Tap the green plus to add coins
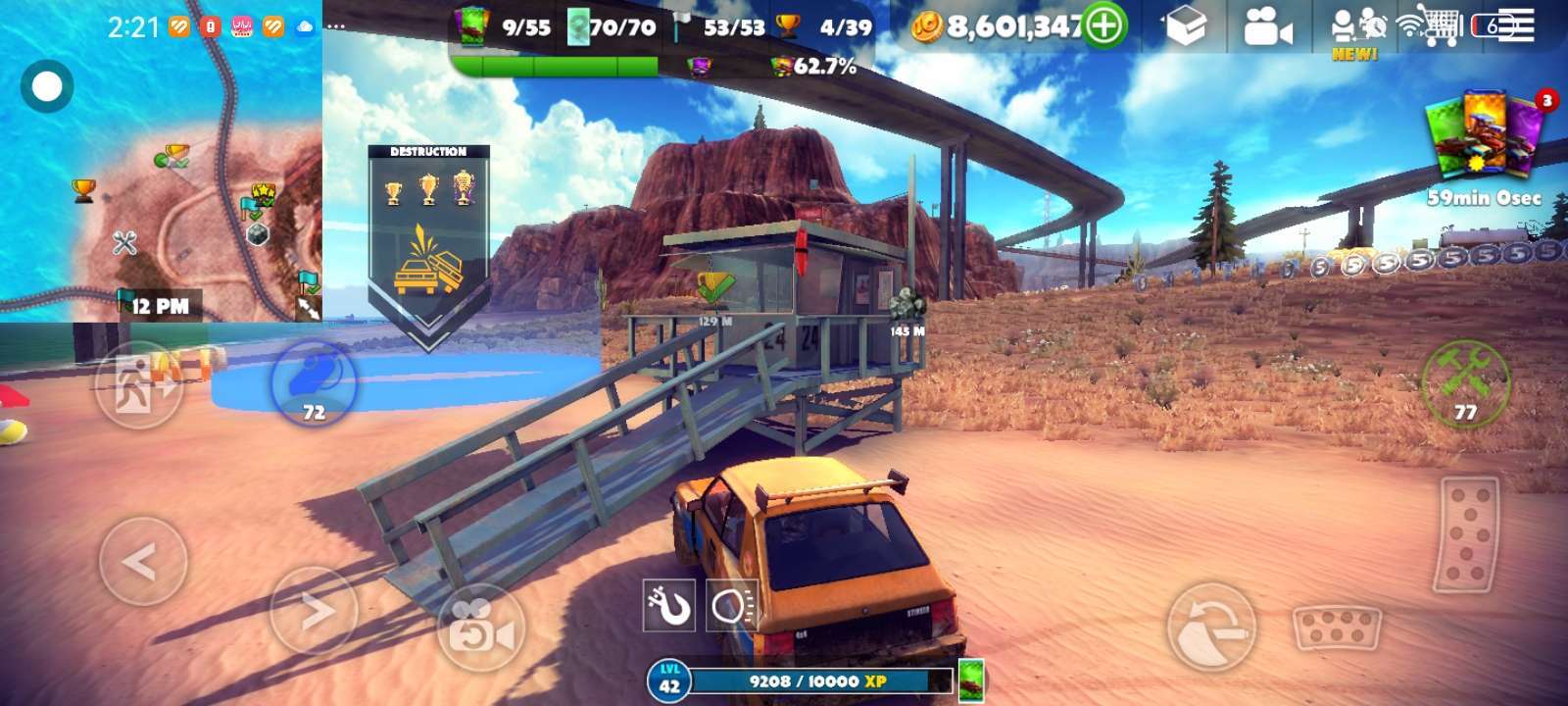The height and width of the screenshot is (706, 1568). 1104,26
